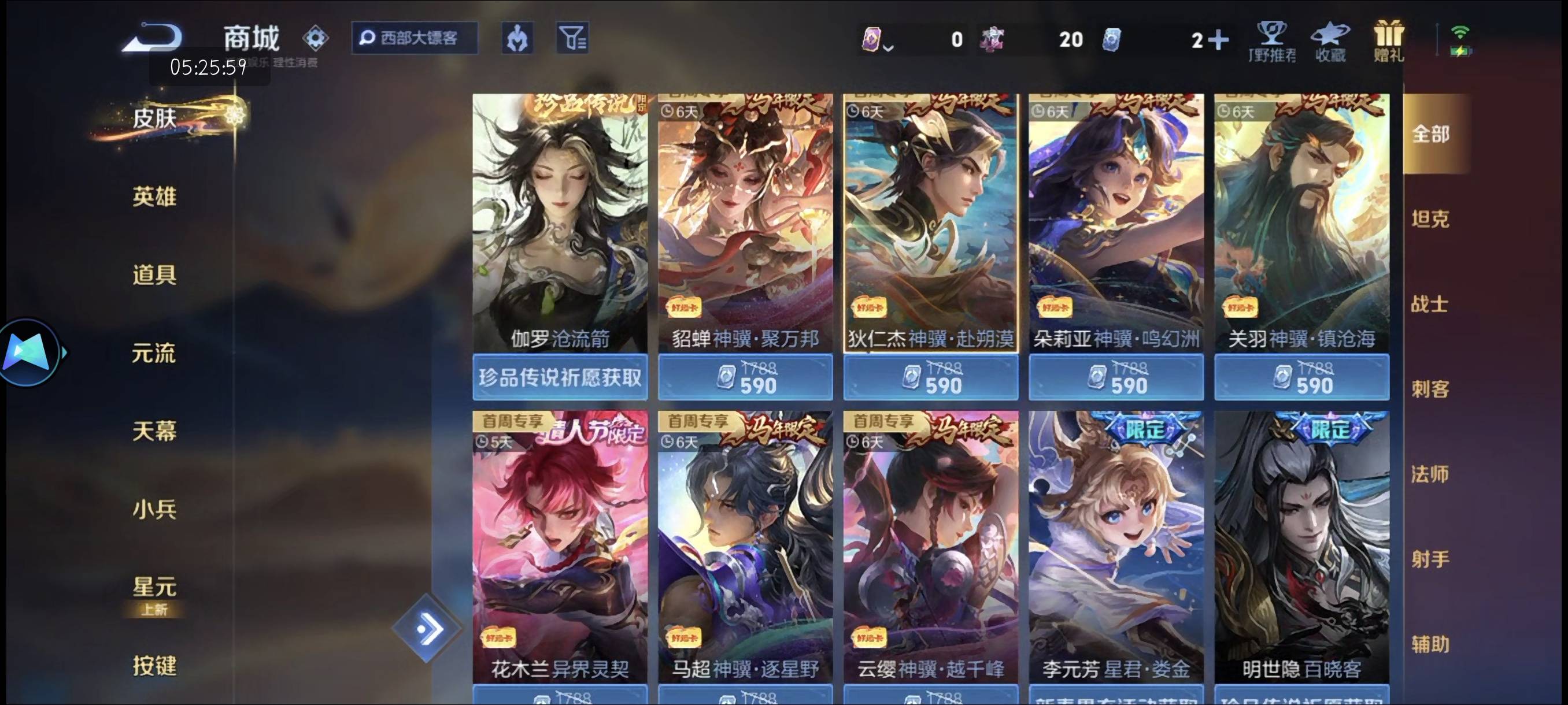
Task: Switch currency view to 皮肤碎片 puzzle icon
Action: click(992, 39)
